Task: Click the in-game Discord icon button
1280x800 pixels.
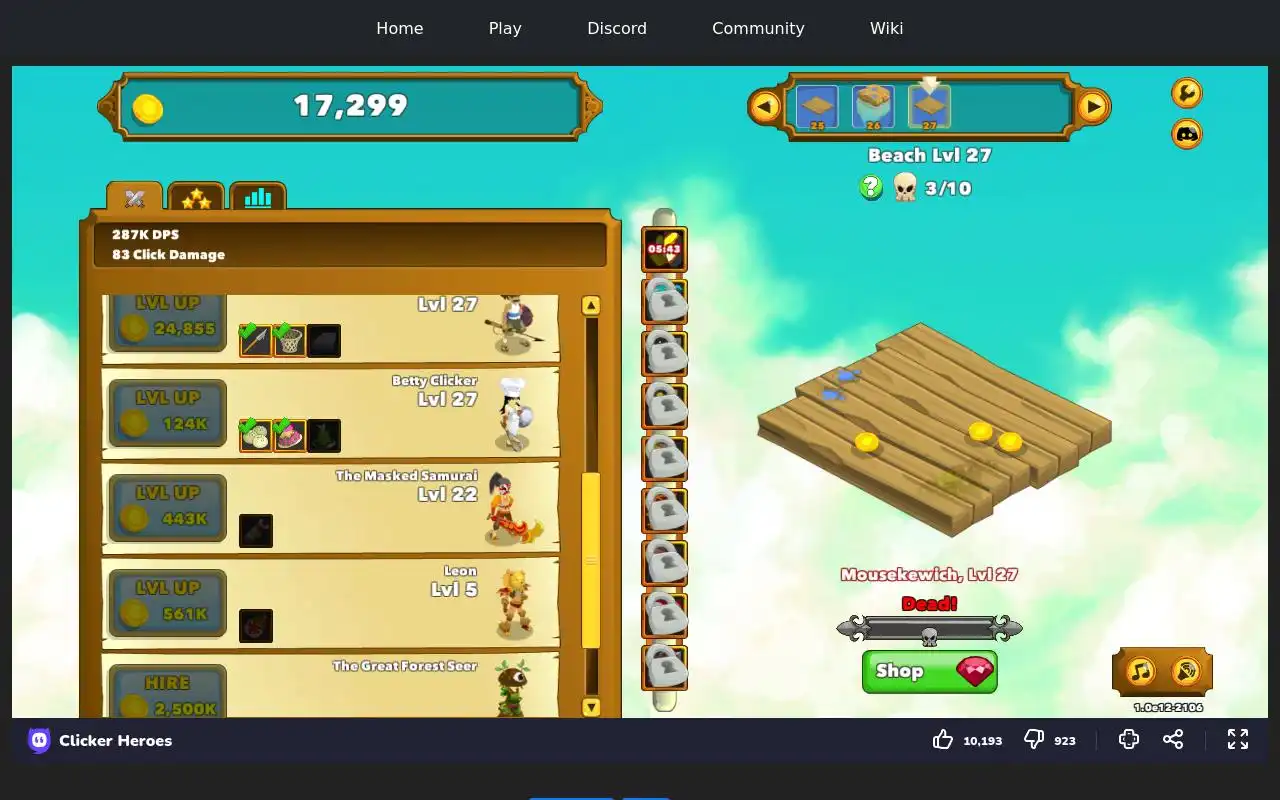Action: pyautogui.click(x=1187, y=133)
